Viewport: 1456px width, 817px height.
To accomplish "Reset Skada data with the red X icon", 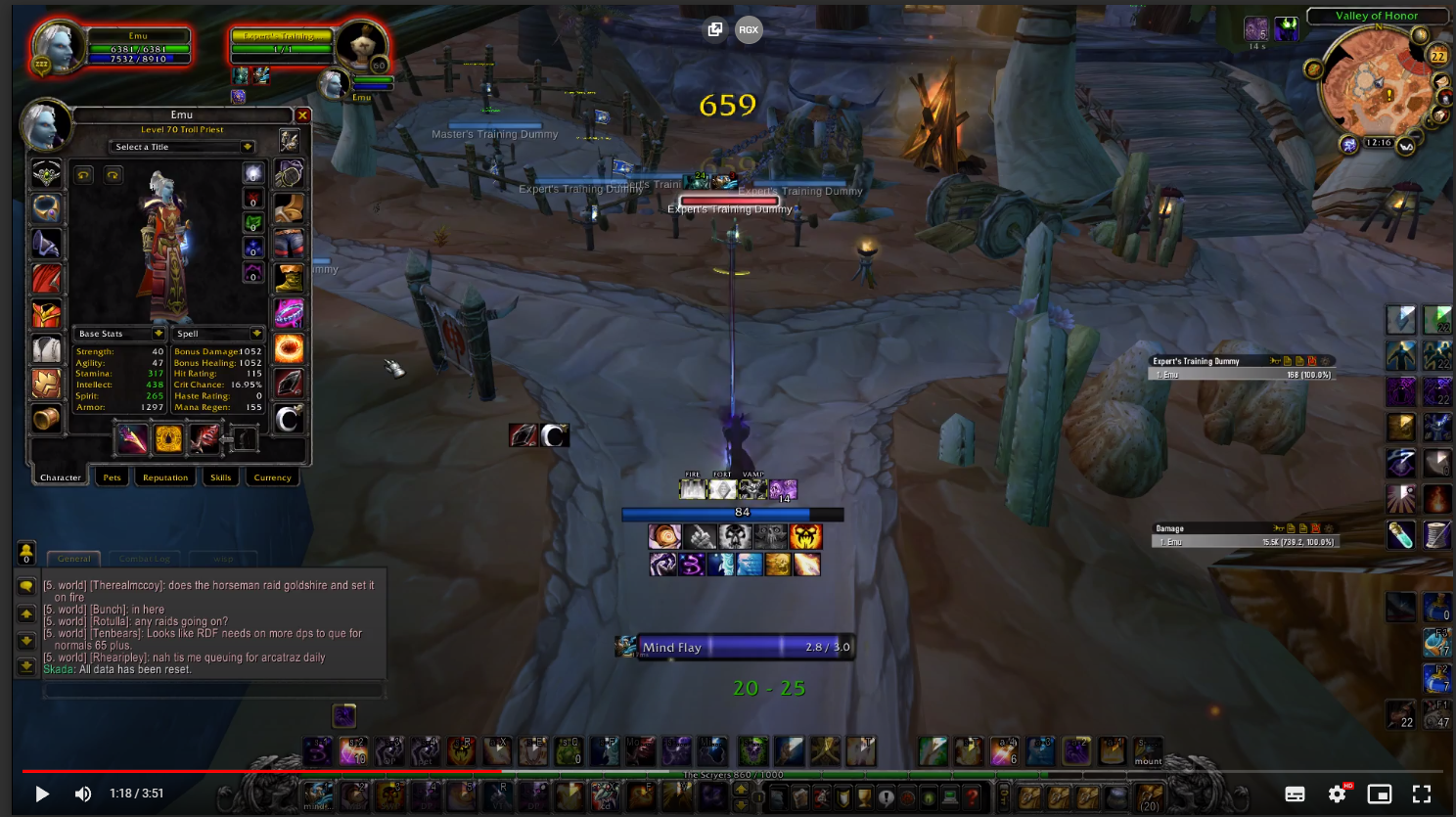I will pos(1316,528).
